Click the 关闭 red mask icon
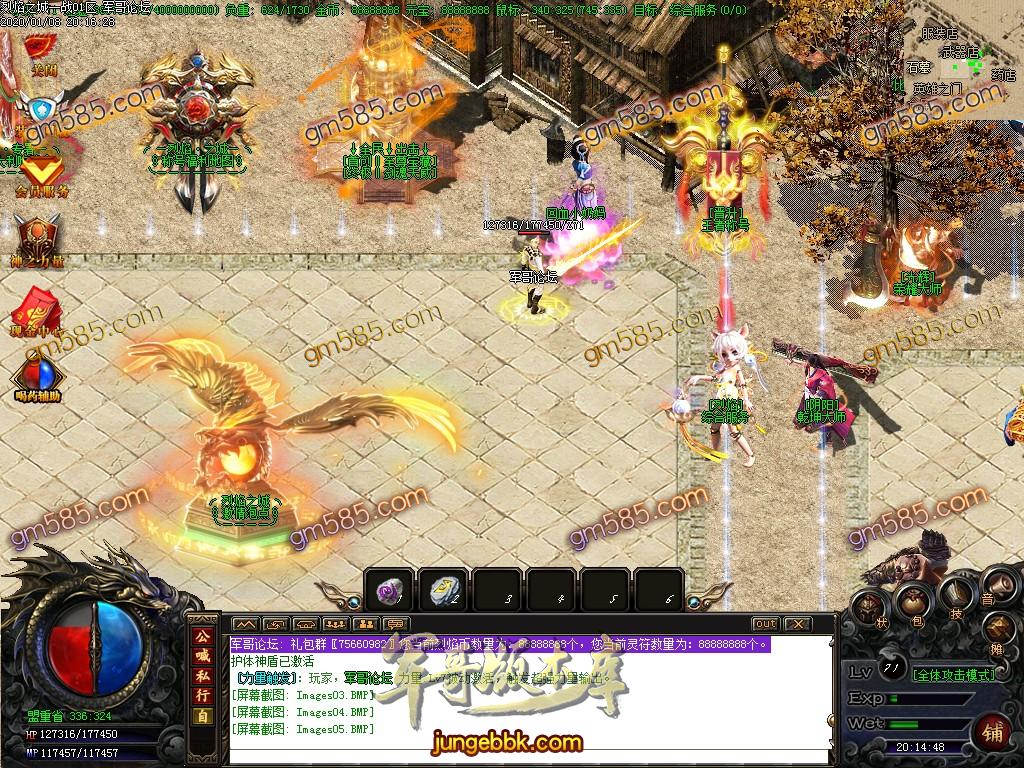1024x768 pixels. (x=41, y=47)
